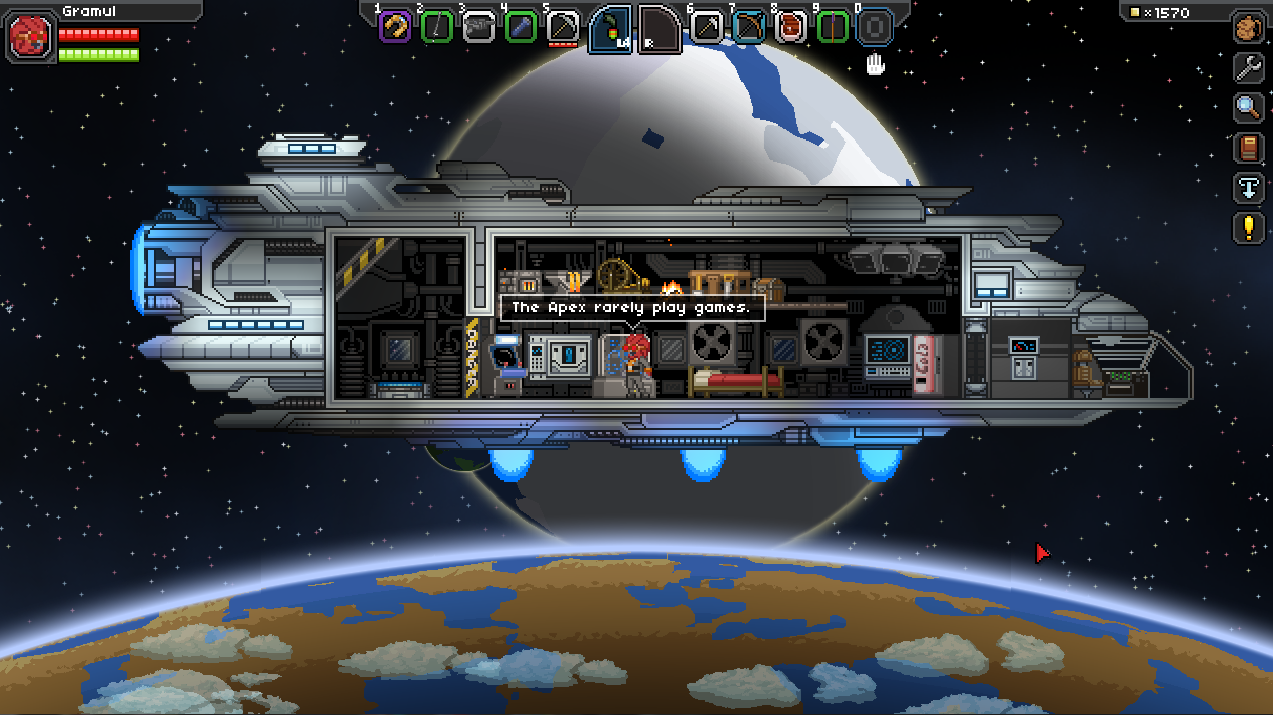Select the gold horseshoe magnet in slot 1

pos(395,27)
